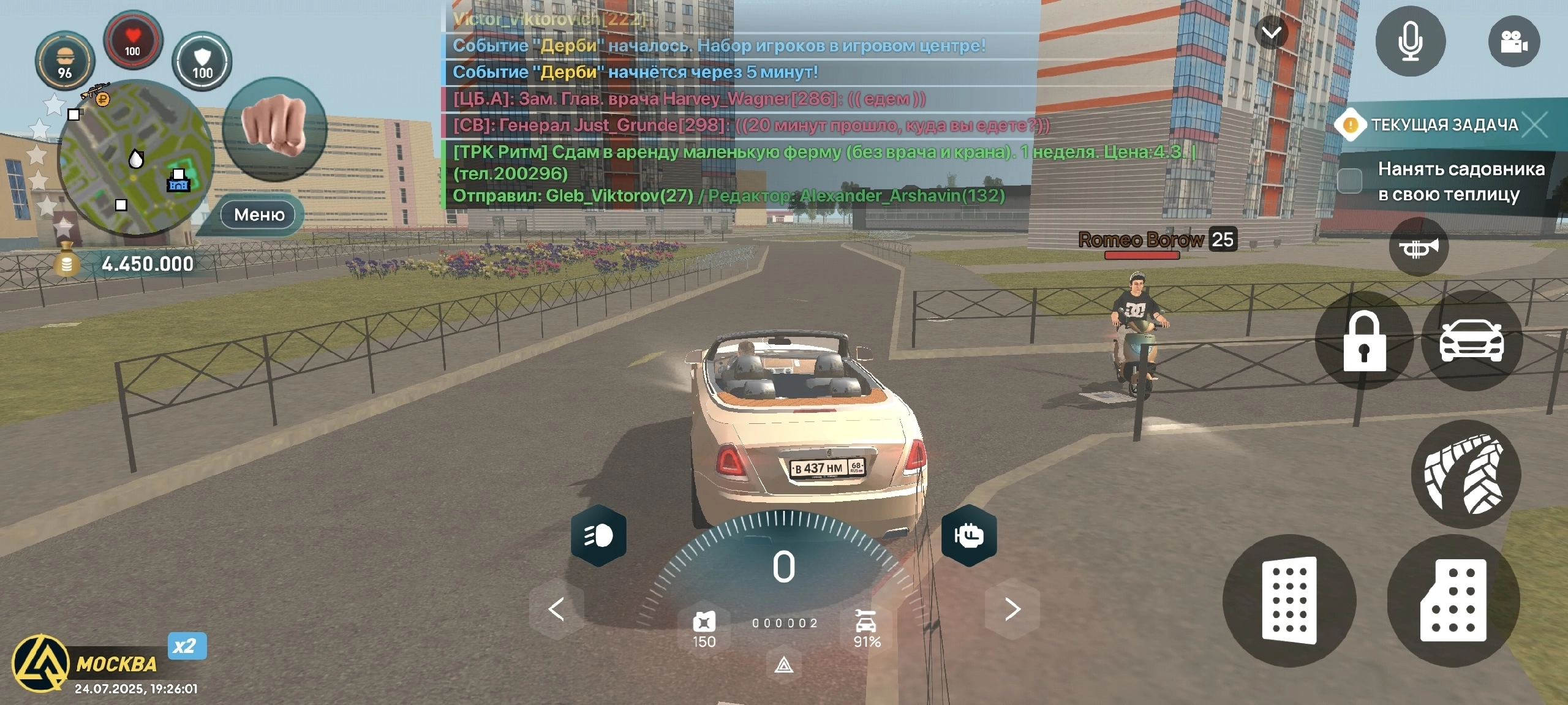The height and width of the screenshot is (705, 1568).
Task: Close the Текущая задача panel
Action: 1536,125
